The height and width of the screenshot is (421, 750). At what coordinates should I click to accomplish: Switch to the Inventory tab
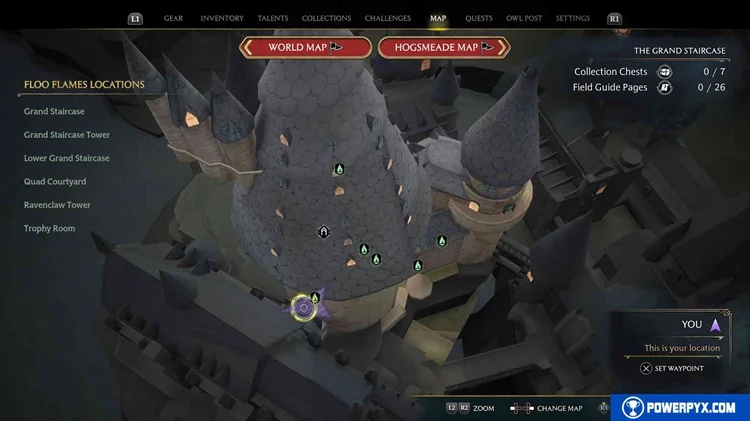(x=222, y=18)
